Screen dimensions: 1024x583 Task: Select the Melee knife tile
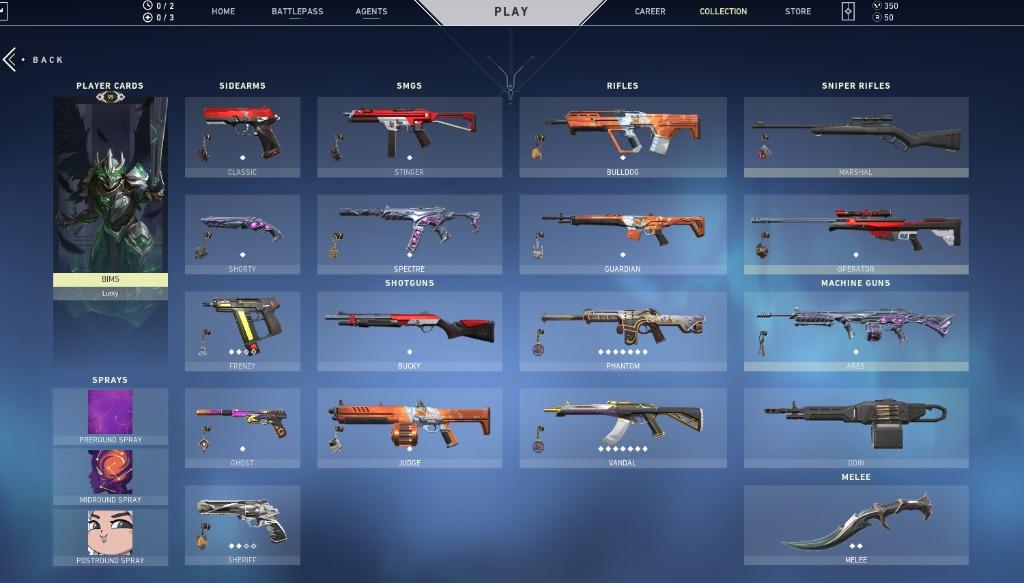[856, 524]
